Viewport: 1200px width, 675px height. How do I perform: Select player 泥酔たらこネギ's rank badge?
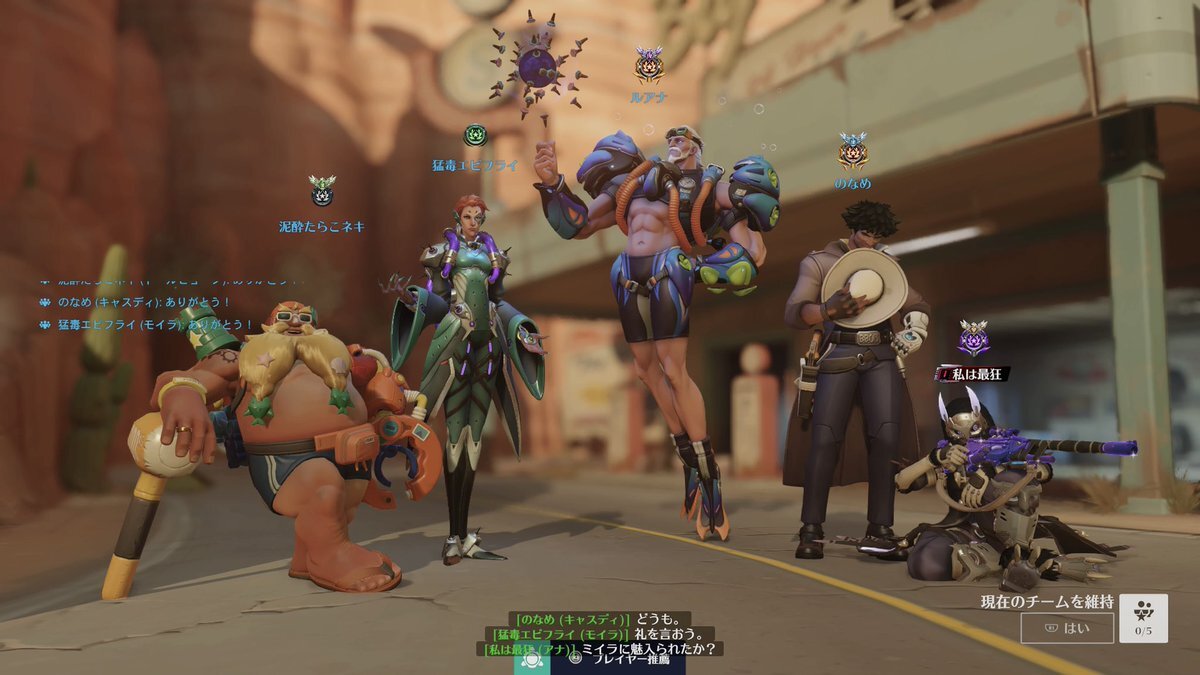[322, 191]
